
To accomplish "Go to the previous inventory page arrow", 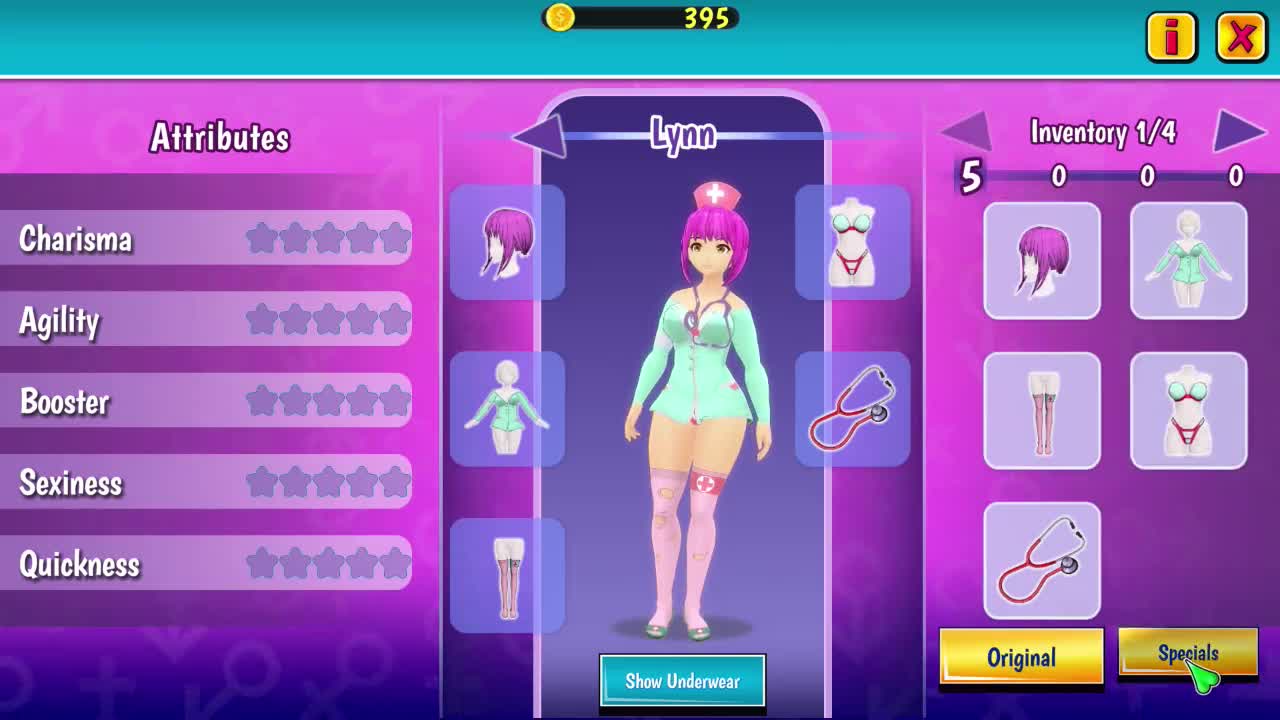I will click(966, 130).
